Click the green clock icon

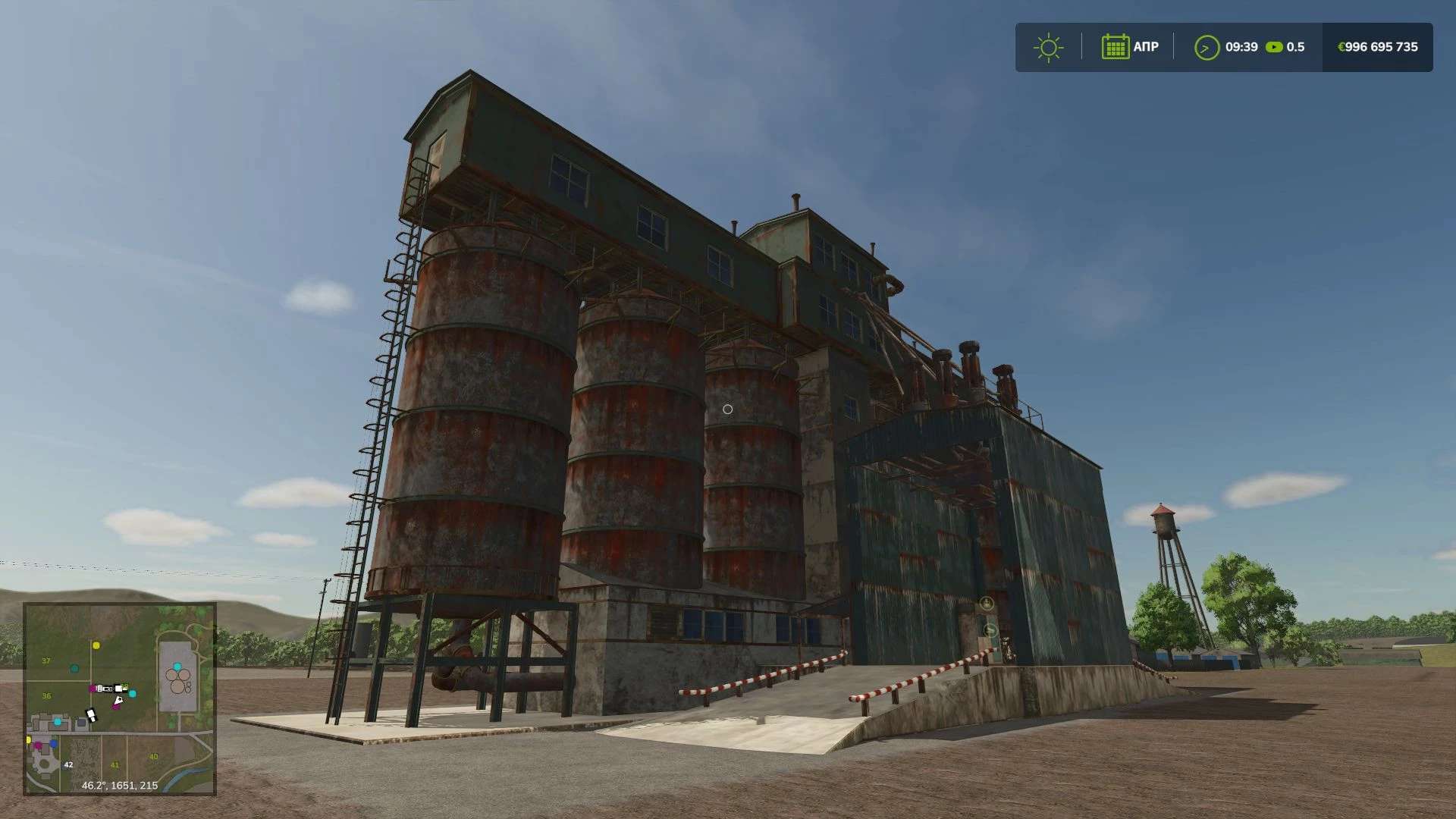[x=1206, y=47]
